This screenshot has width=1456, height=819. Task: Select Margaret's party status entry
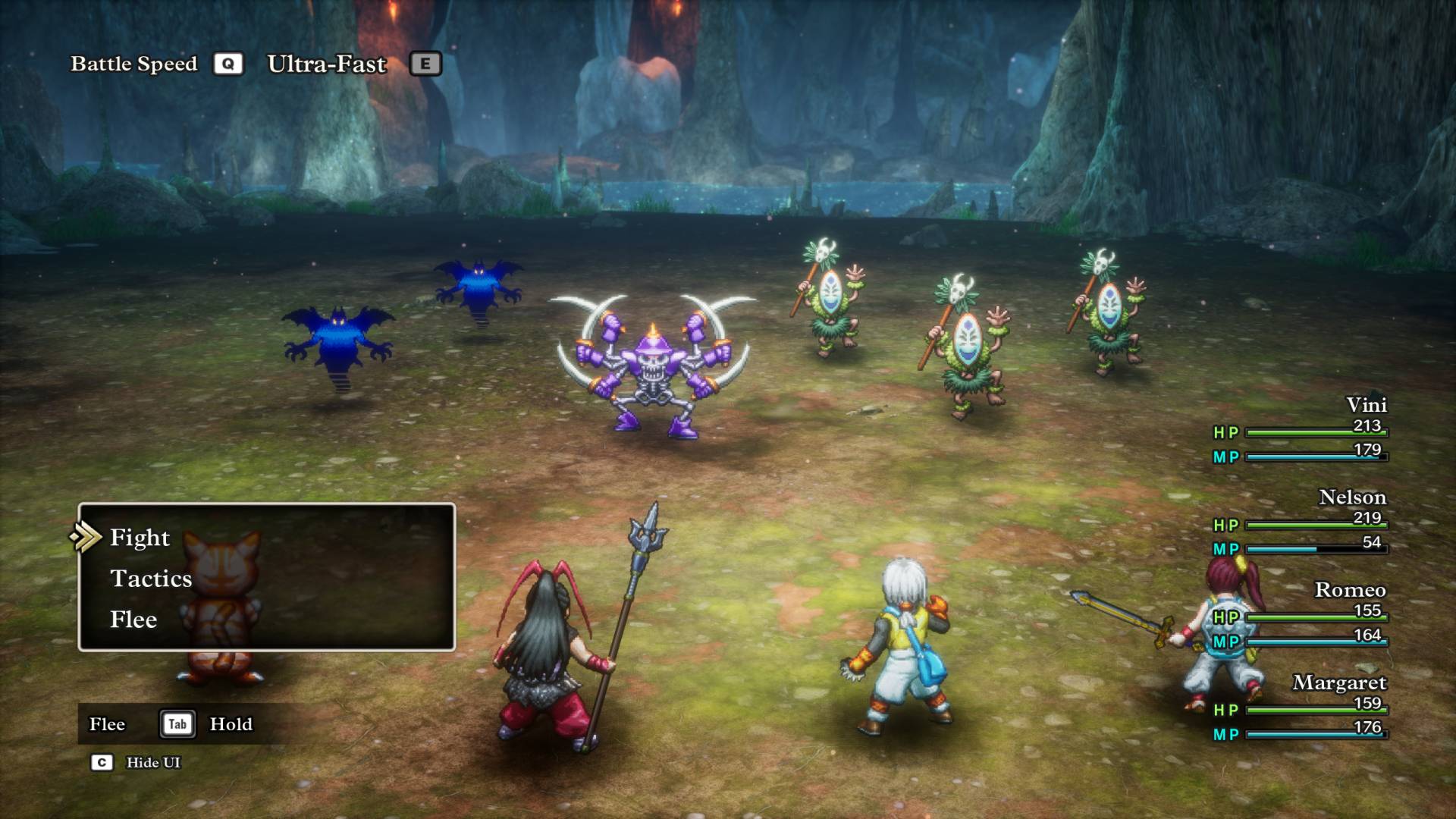click(1301, 708)
